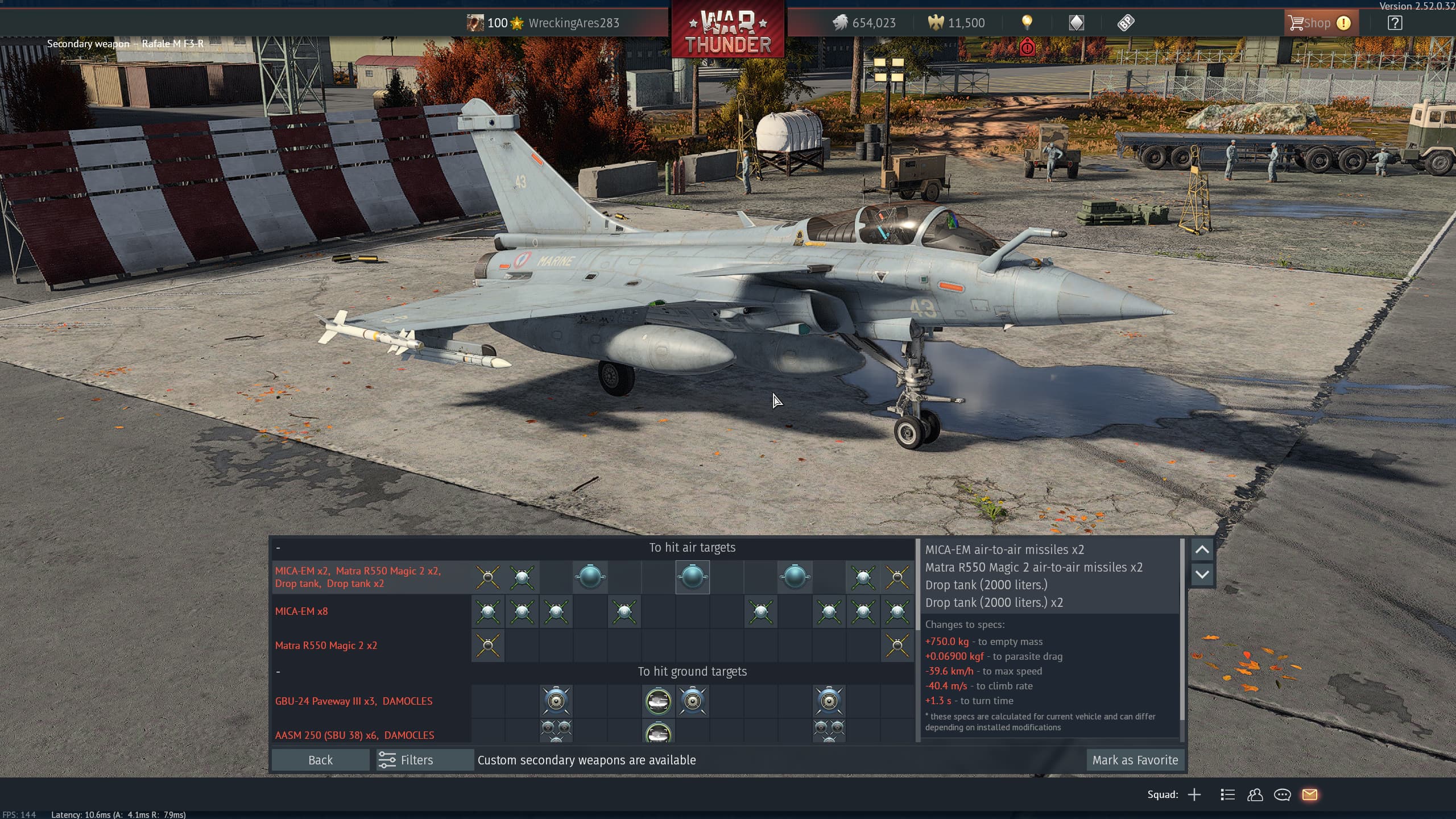Pick the AASM 250 (SBU 38) x6 loadout
Image resolution: width=1456 pixels, height=819 pixels.
pyautogui.click(x=354, y=735)
